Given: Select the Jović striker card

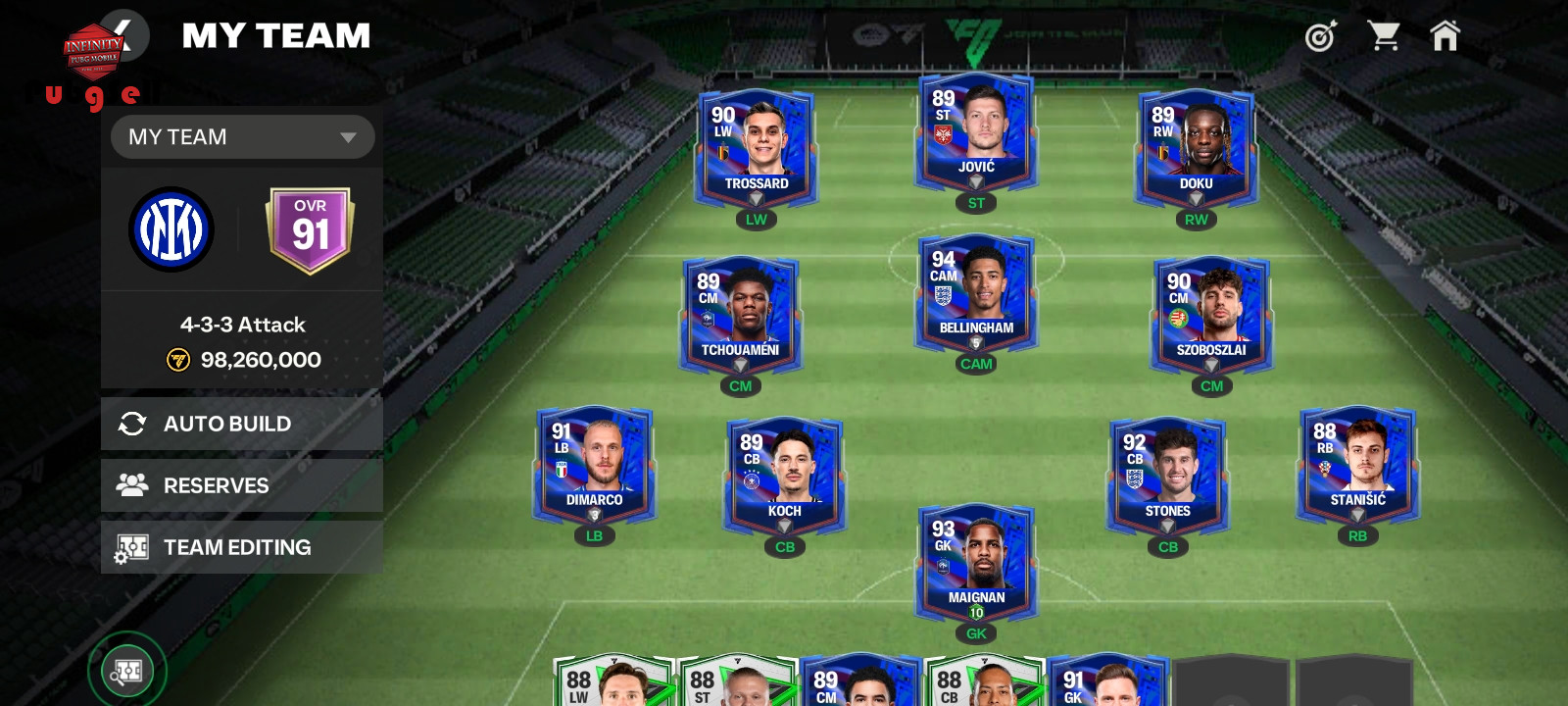Looking at the screenshot, I should click(x=976, y=131).
